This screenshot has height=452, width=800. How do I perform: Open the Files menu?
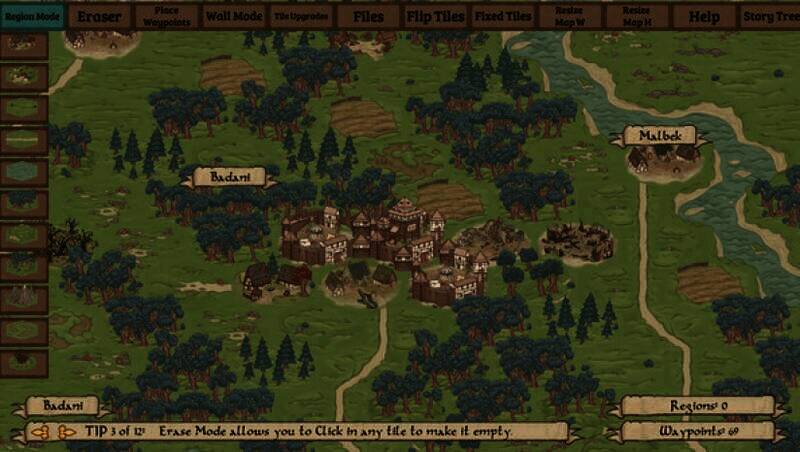point(367,16)
